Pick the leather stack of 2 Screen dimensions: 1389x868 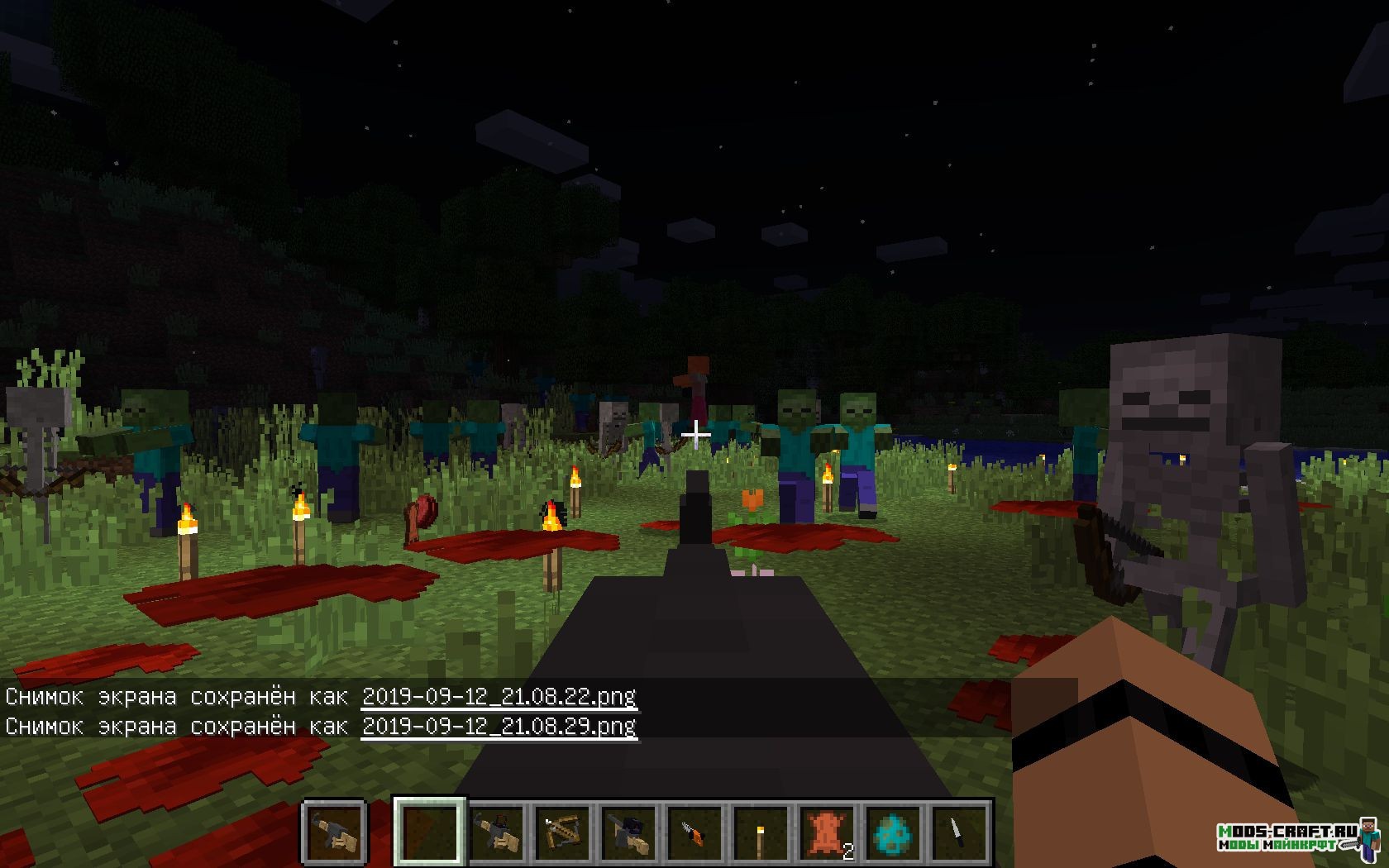click(x=827, y=832)
